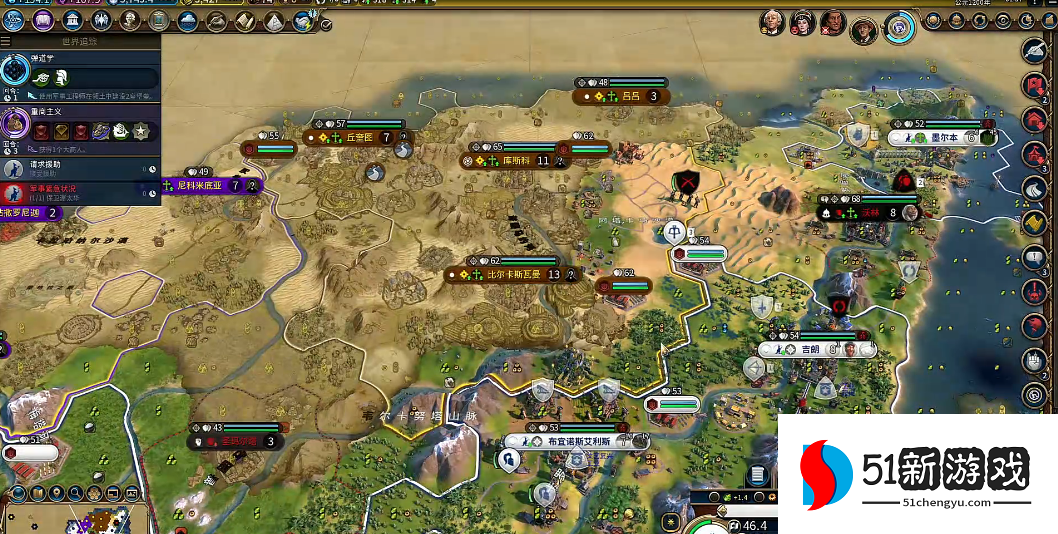
Task: Select the leader portrait wearing the pith helmet
Action: pos(864,31)
